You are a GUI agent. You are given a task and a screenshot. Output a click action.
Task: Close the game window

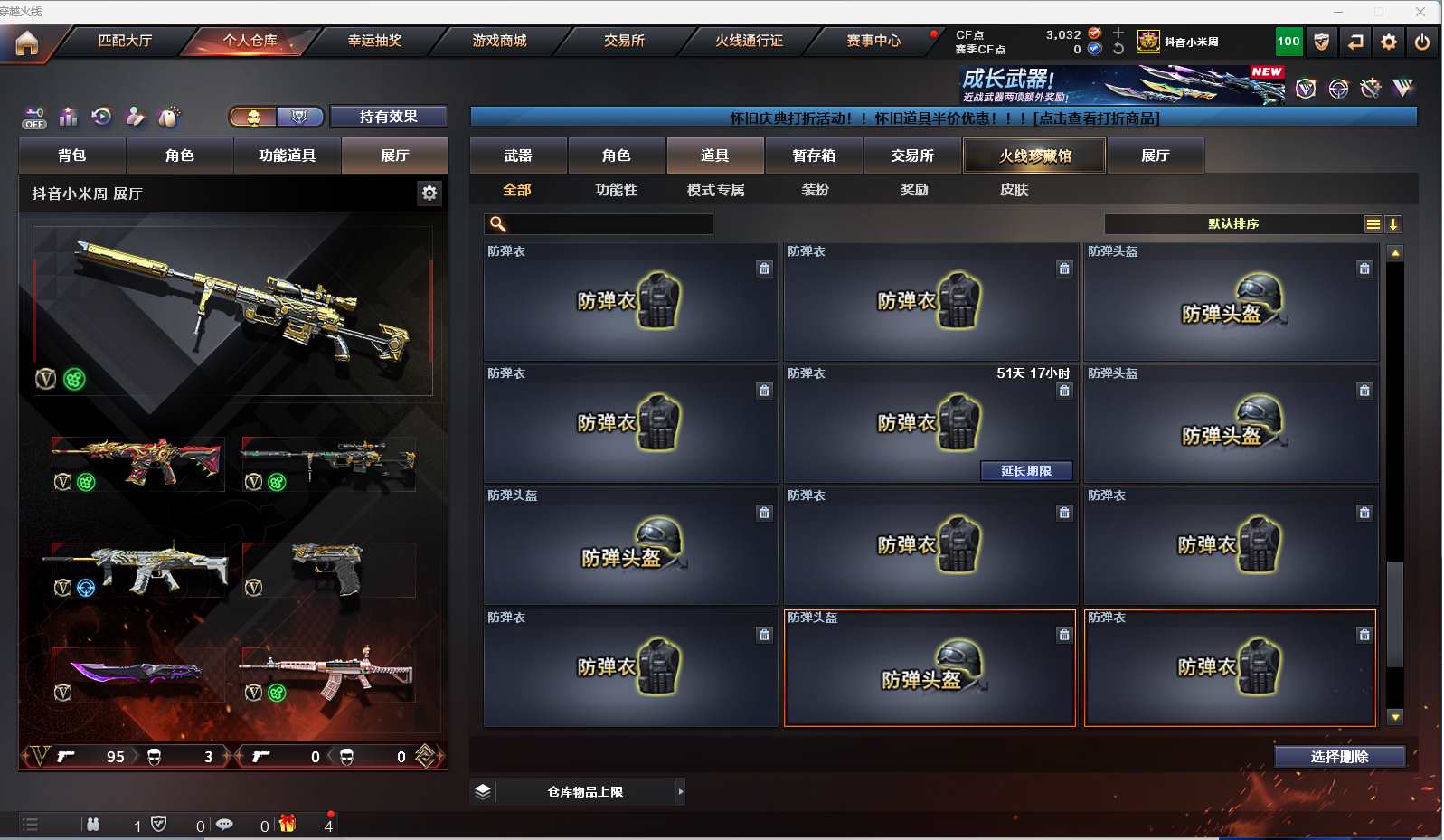1420,12
